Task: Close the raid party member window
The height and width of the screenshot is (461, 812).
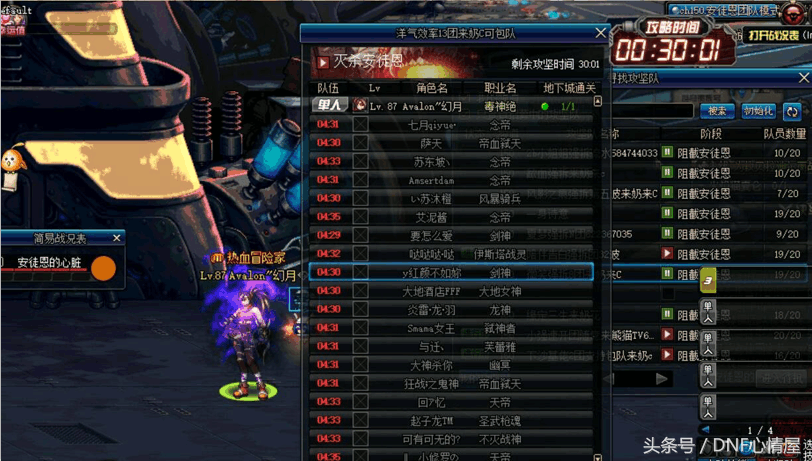Action: tap(600, 33)
